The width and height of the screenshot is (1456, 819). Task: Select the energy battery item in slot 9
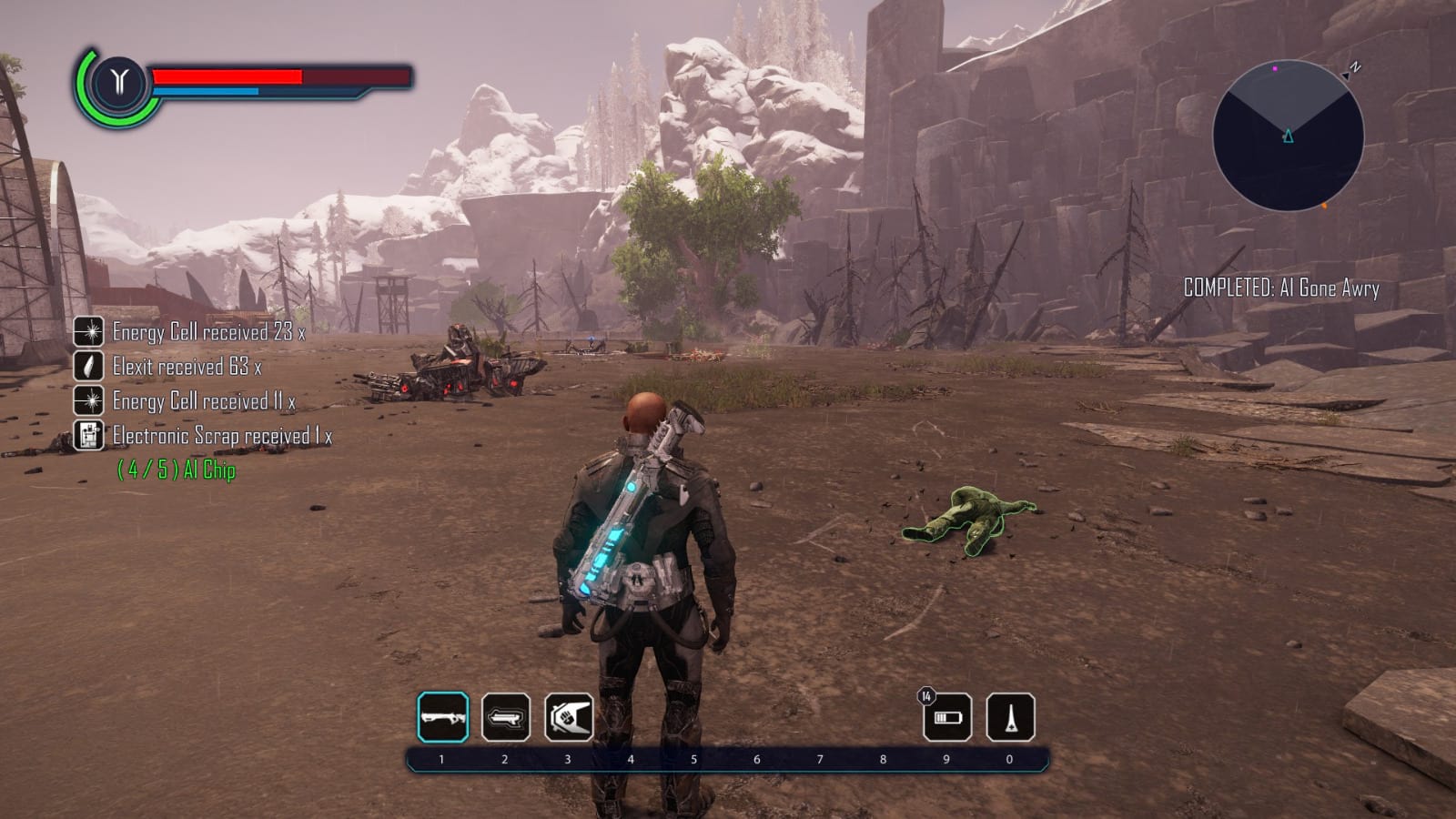(946, 718)
